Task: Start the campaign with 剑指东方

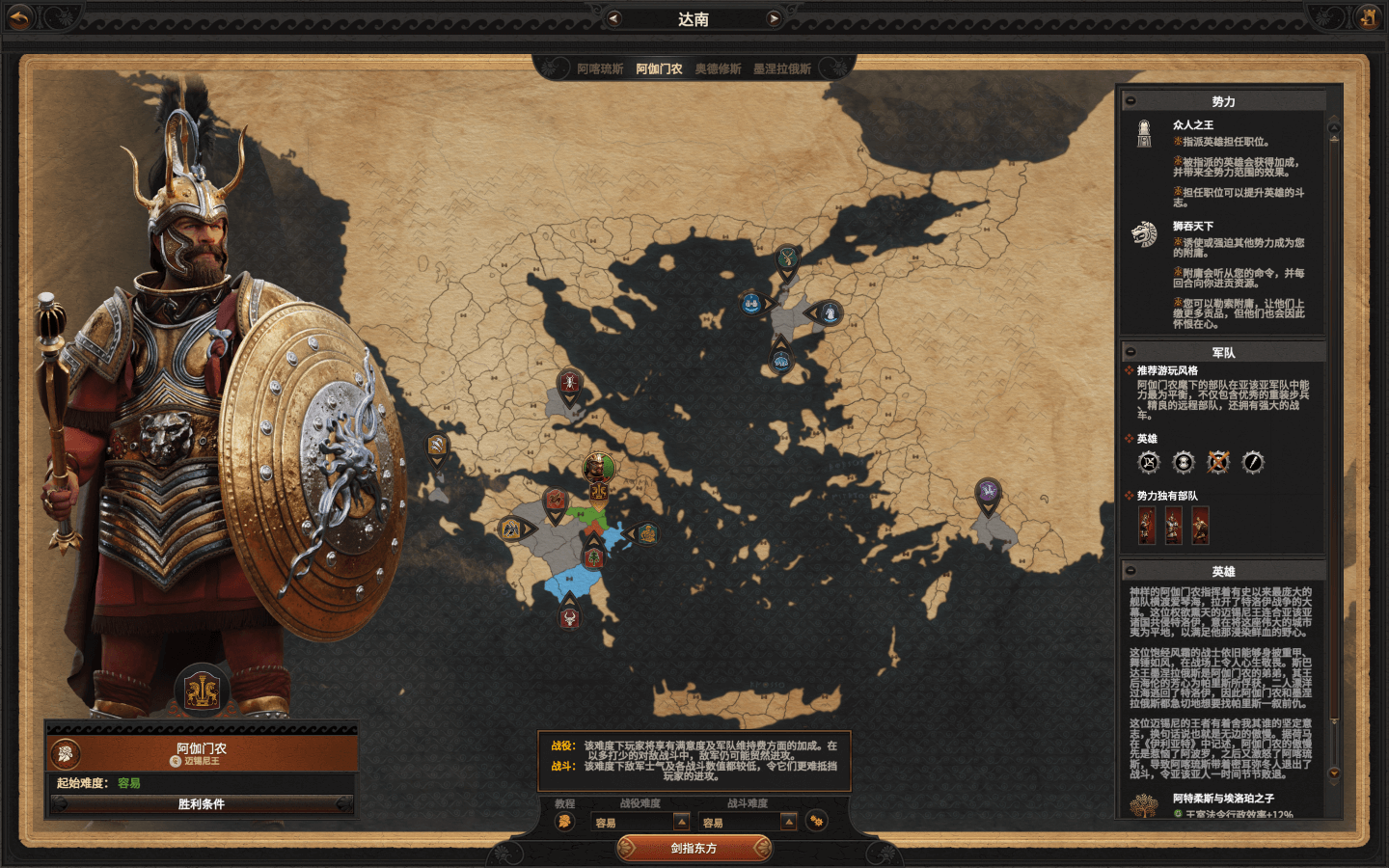Action: (694, 849)
